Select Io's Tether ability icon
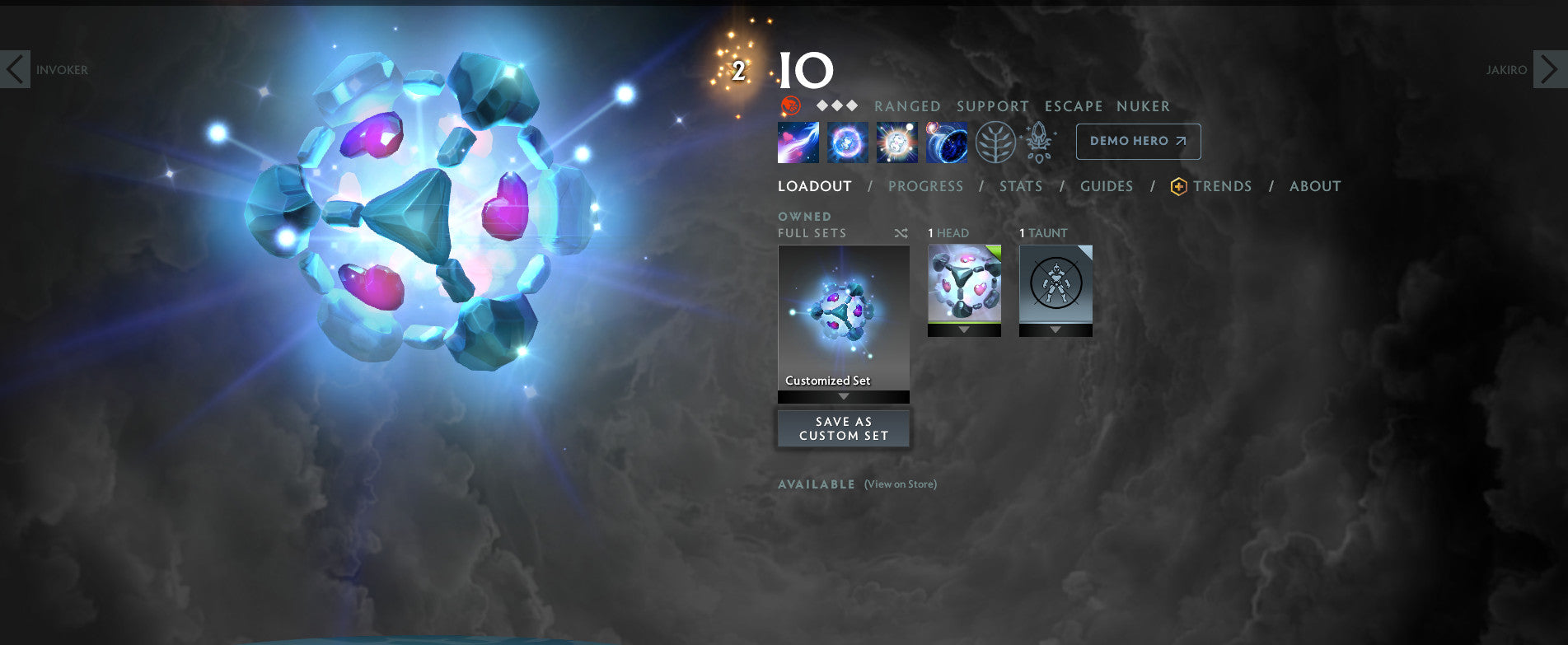Screen dimensions: 1568x645 click(x=798, y=142)
